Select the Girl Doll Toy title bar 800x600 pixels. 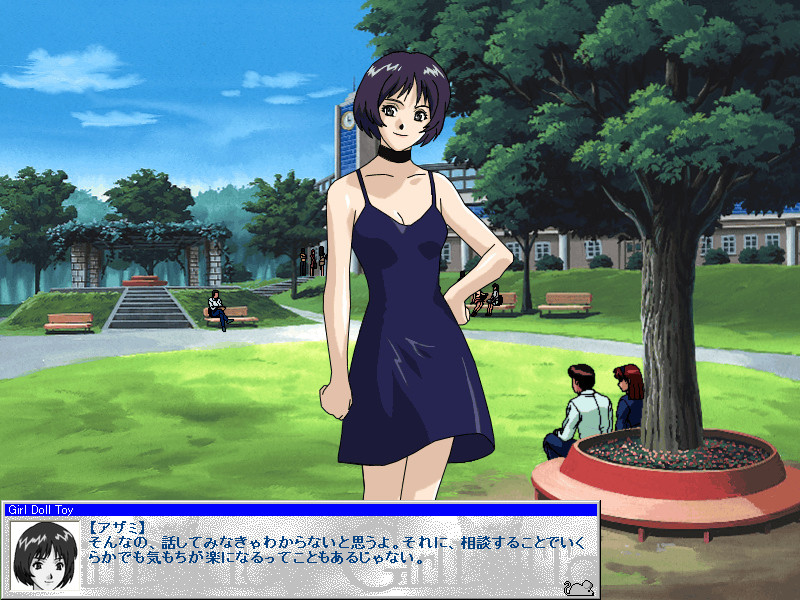(x=300, y=509)
